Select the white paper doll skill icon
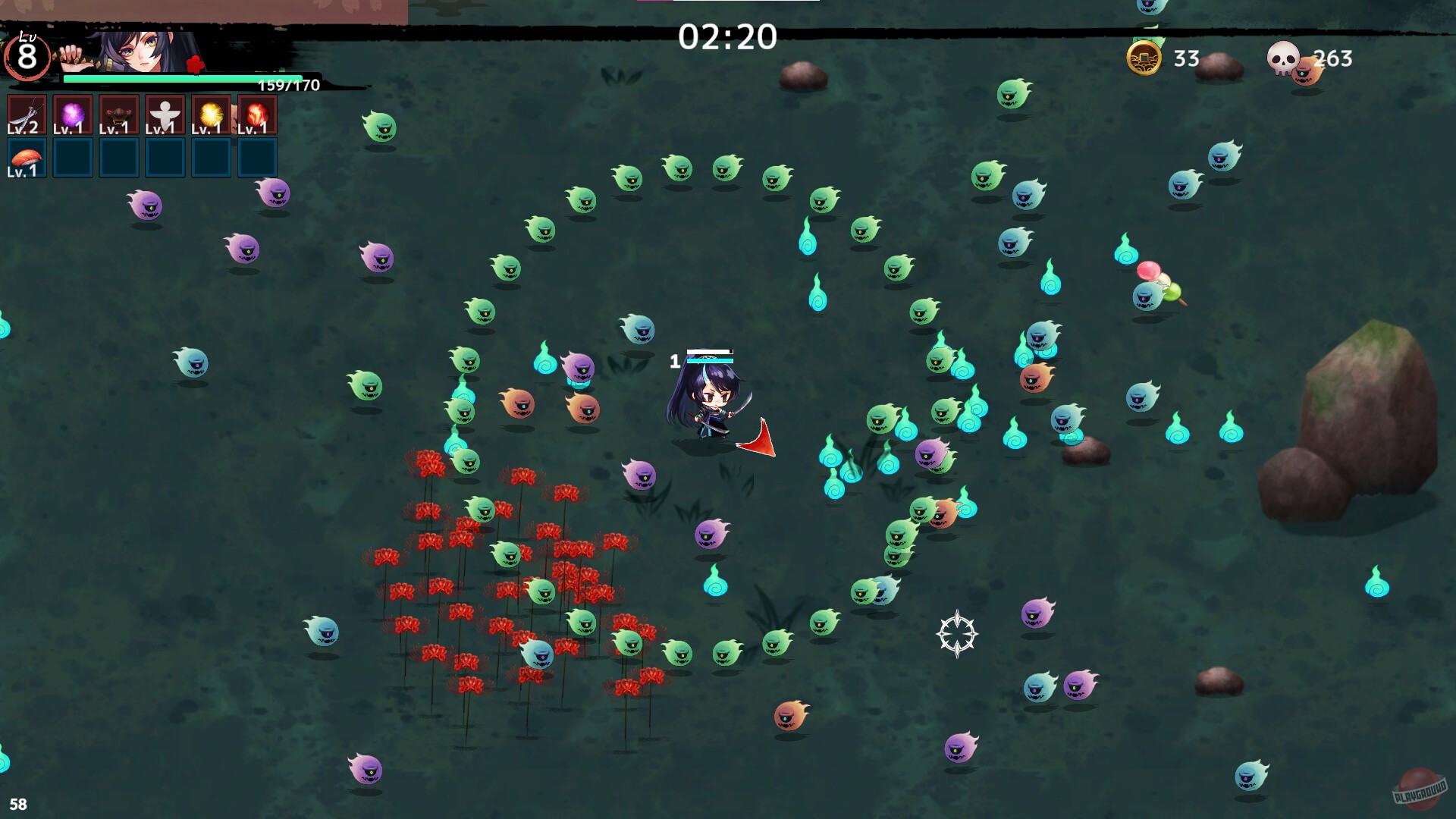Image resolution: width=1456 pixels, height=819 pixels. point(164,114)
